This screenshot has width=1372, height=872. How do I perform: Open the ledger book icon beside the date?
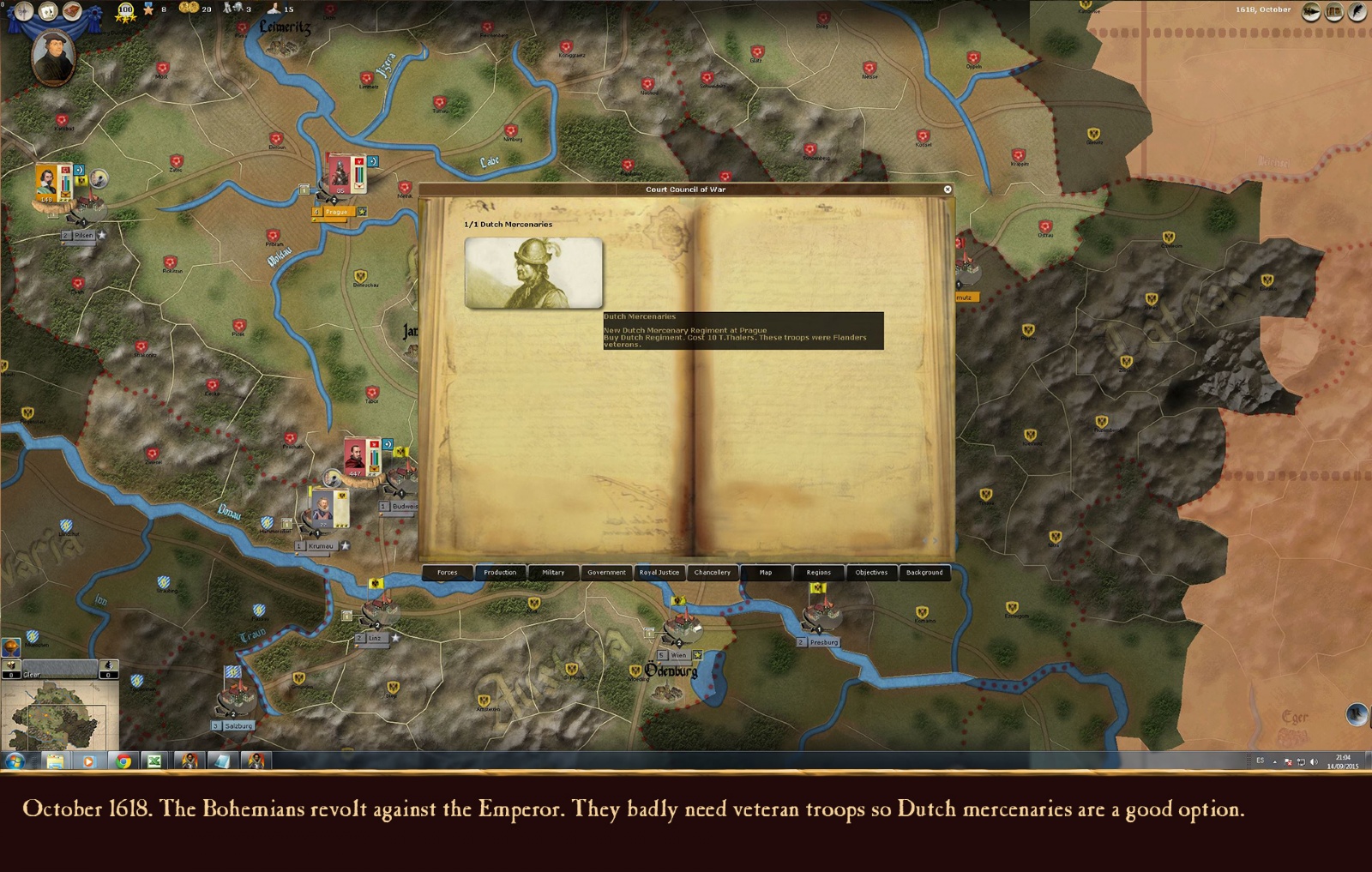click(1334, 11)
